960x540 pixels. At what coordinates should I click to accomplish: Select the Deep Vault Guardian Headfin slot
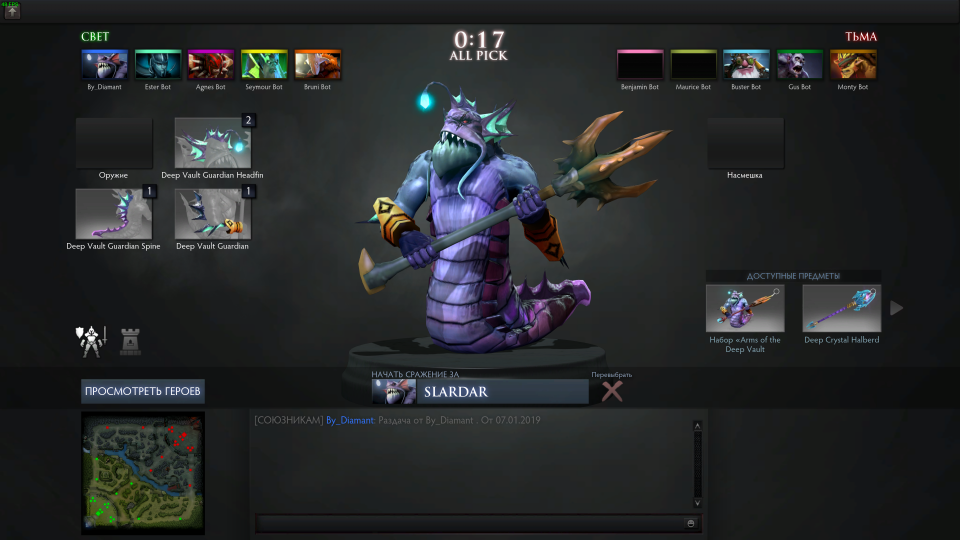point(213,143)
